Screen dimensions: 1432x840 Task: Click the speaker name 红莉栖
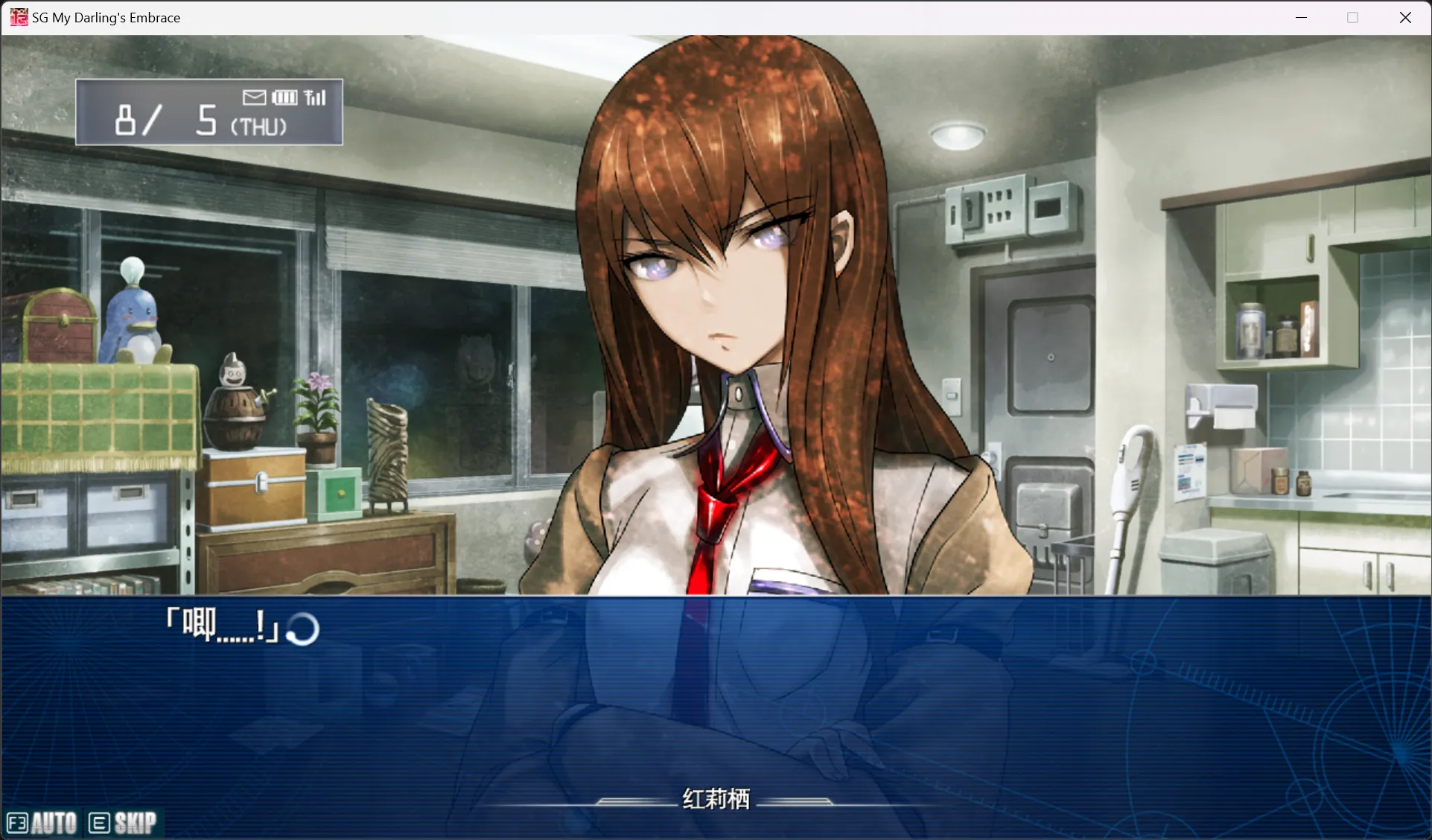pos(715,797)
